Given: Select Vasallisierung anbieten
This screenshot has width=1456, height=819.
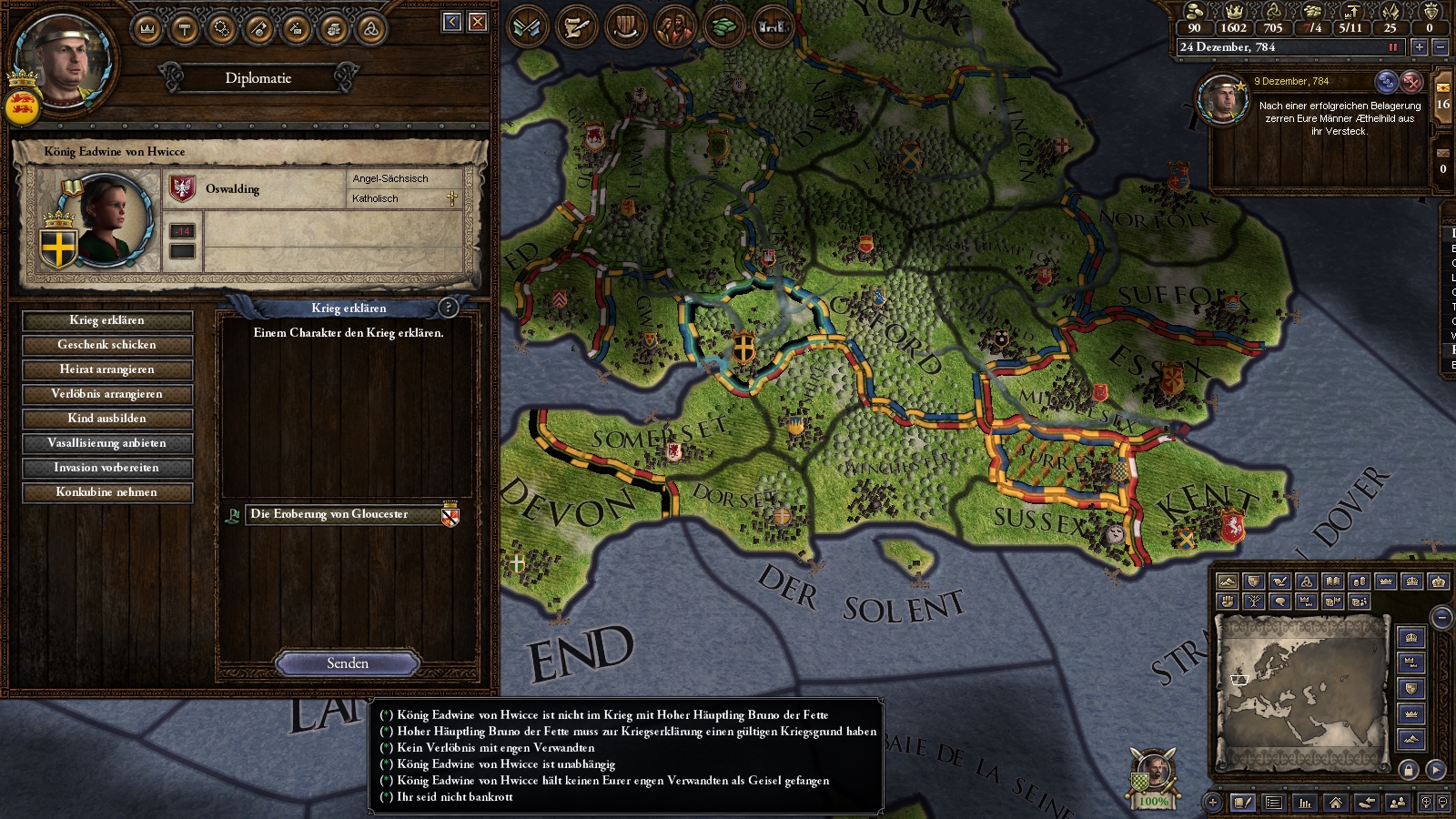Looking at the screenshot, I should [x=107, y=443].
